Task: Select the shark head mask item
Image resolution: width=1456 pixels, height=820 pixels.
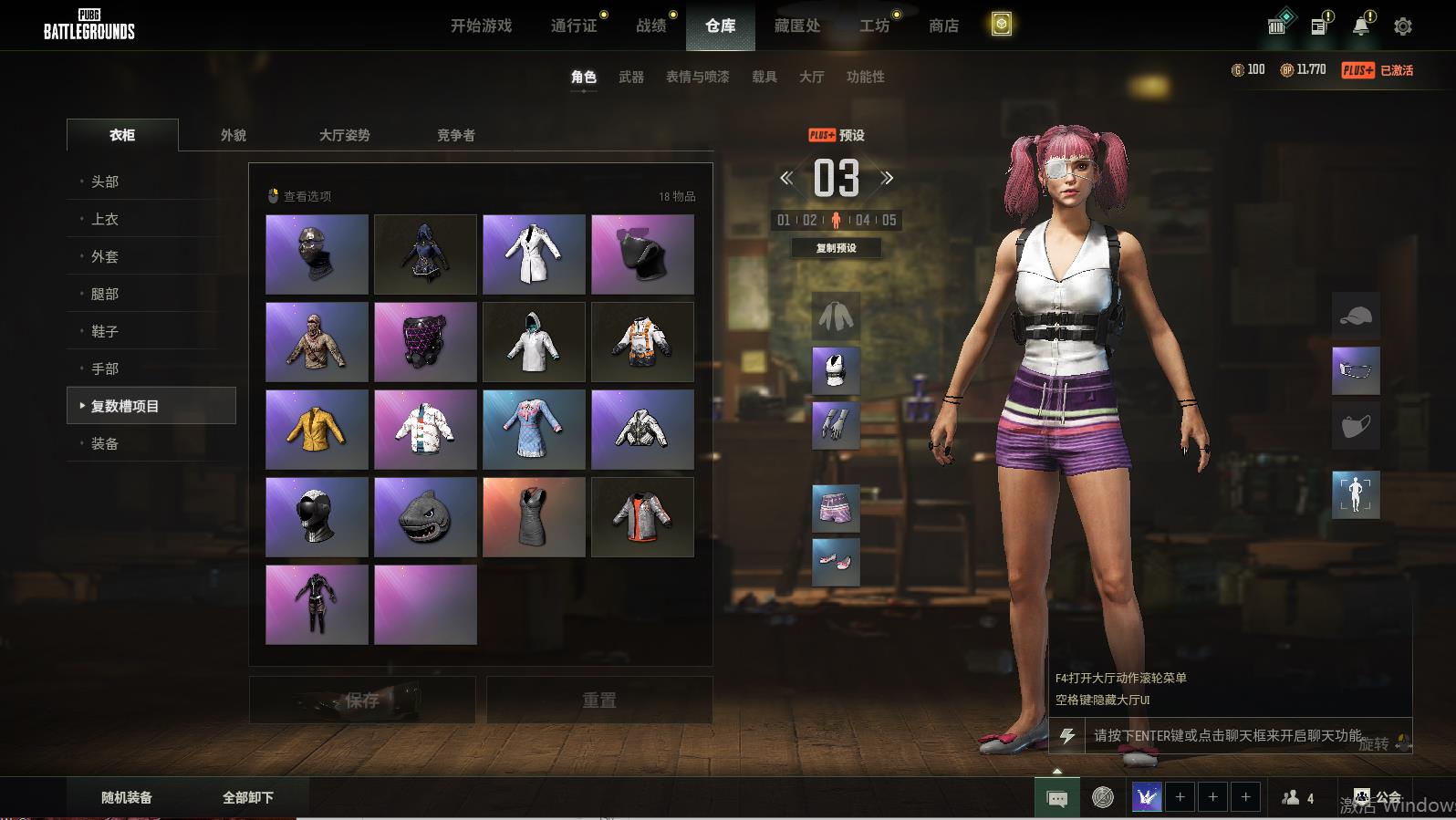Action: tap(425, 517)
